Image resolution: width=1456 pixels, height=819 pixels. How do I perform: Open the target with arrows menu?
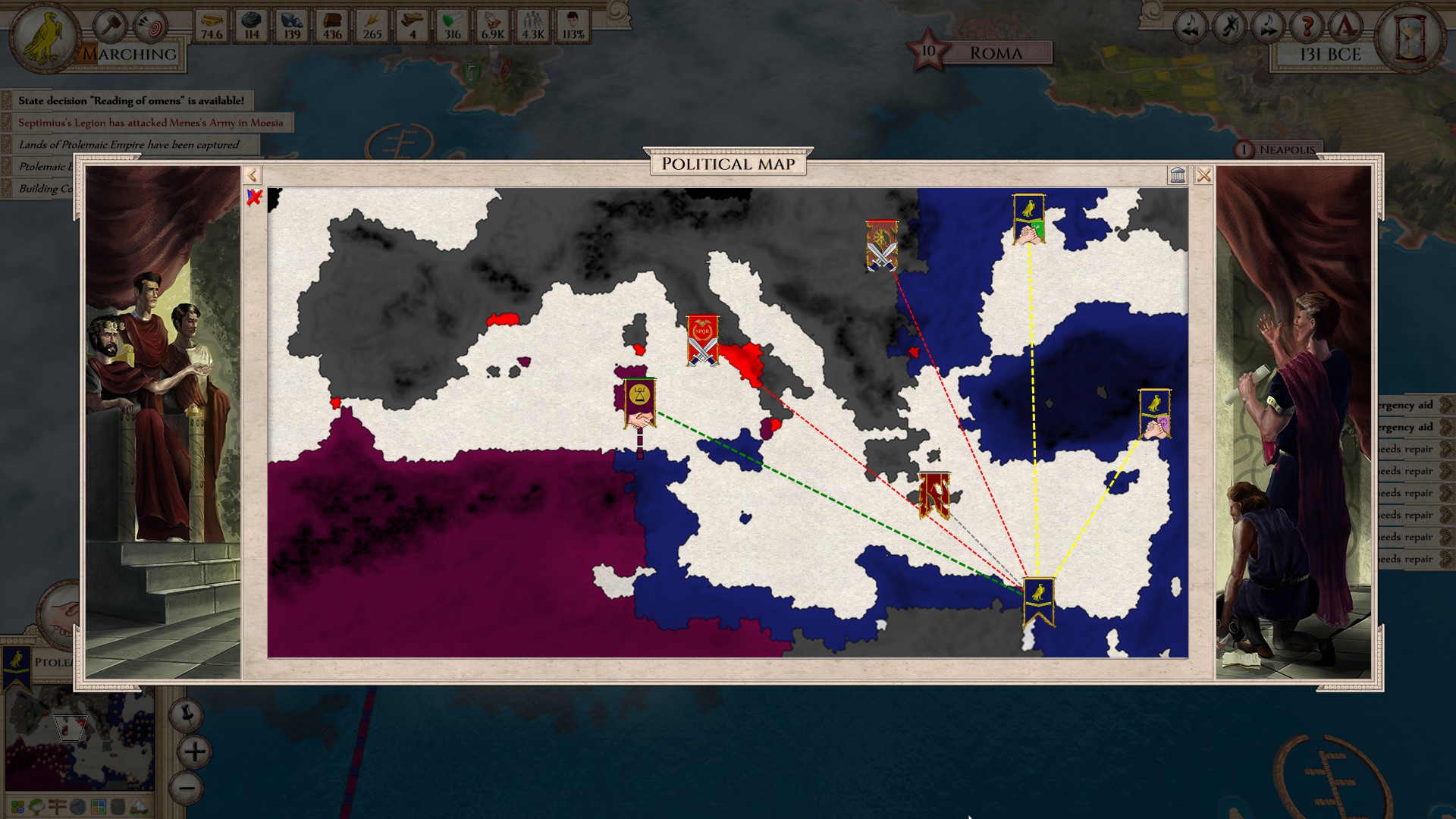[x=149, y=27]
